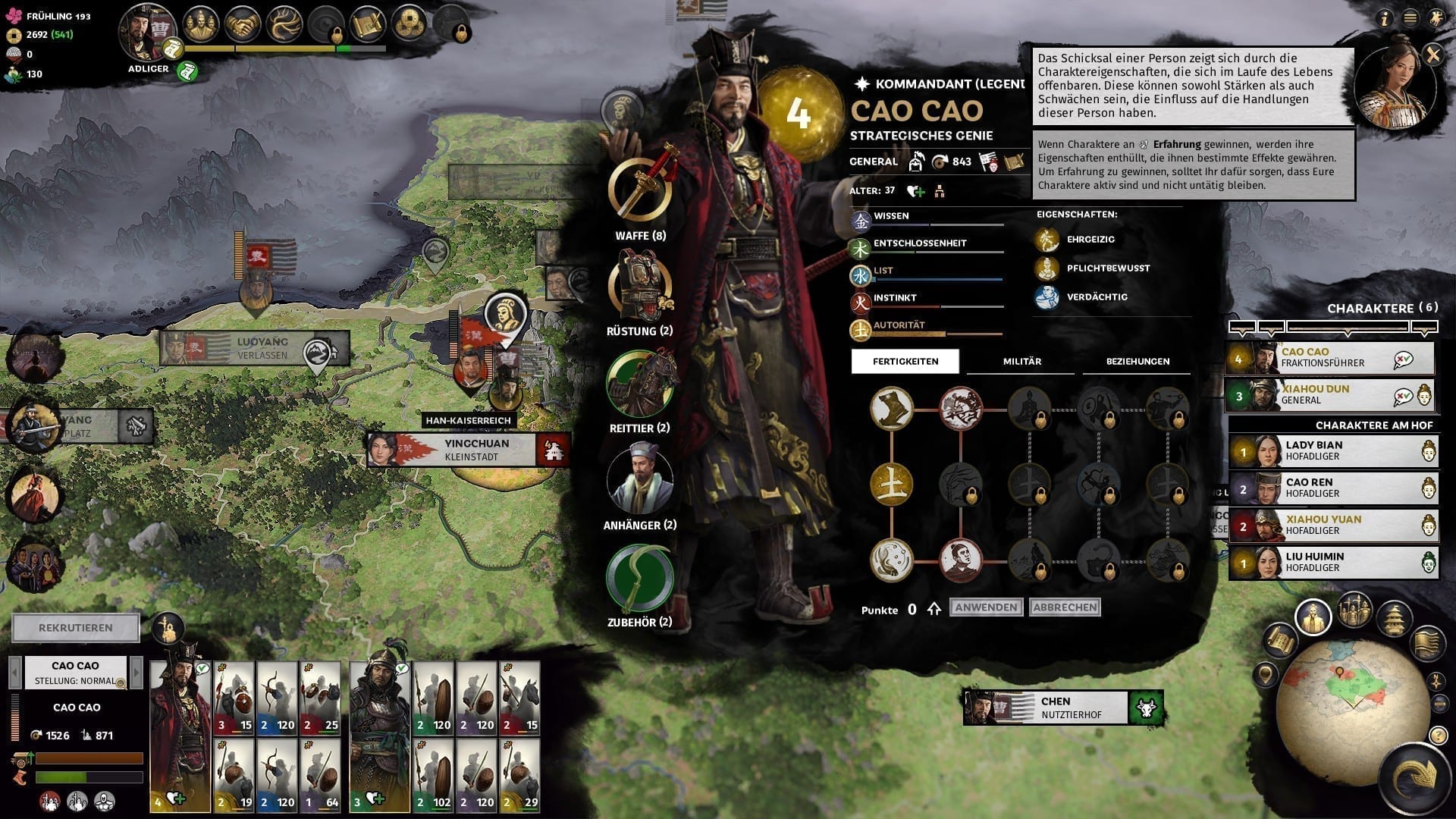This screenshot has height=819, width=1456.
Task: Click the Anwenden button
Action: point(986,607)
